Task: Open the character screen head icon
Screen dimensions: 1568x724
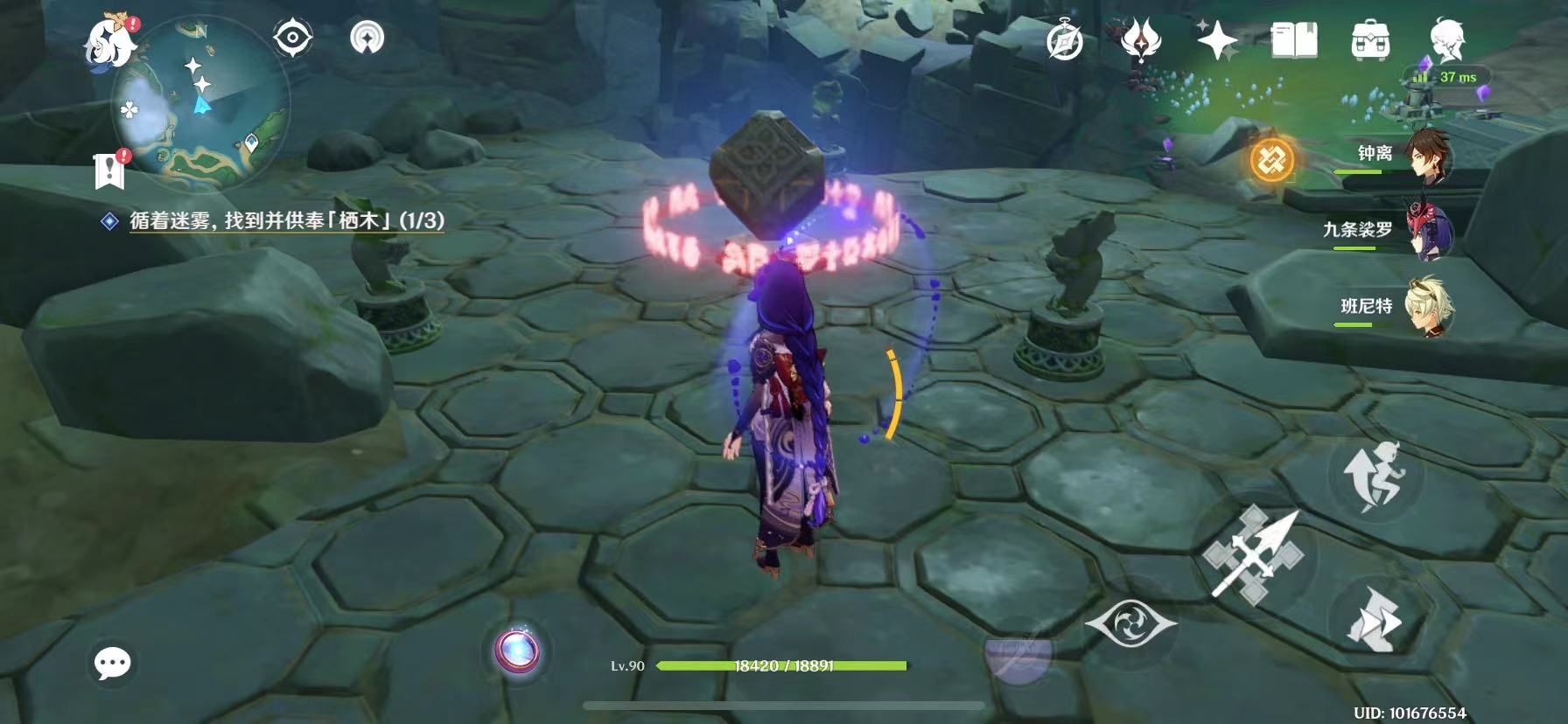Action: tap(1447, 40)
